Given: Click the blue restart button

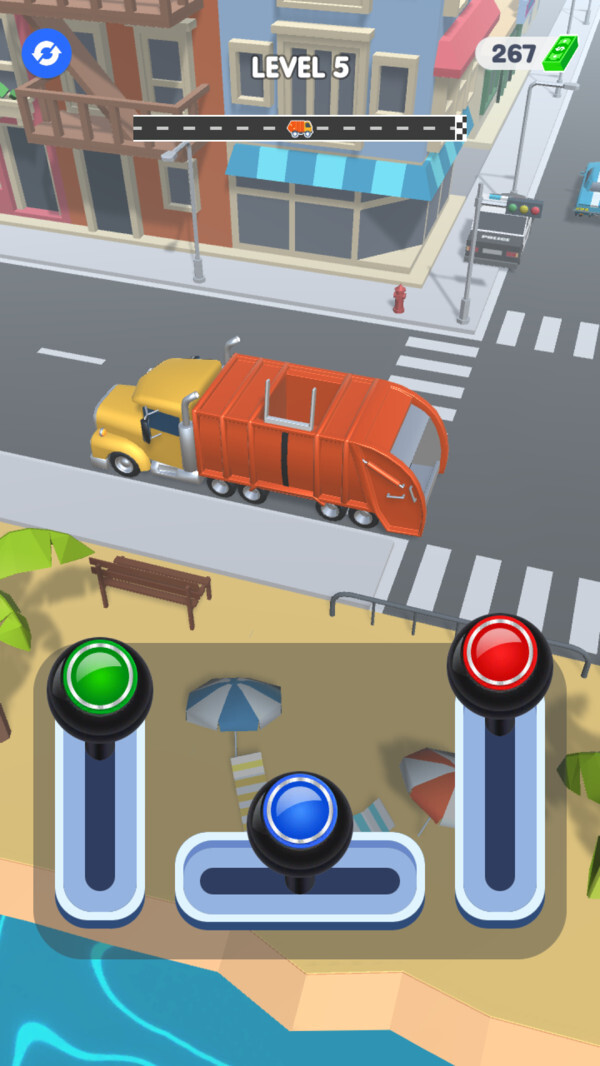Looking at the screenshot, I should (x=47, y=53).
